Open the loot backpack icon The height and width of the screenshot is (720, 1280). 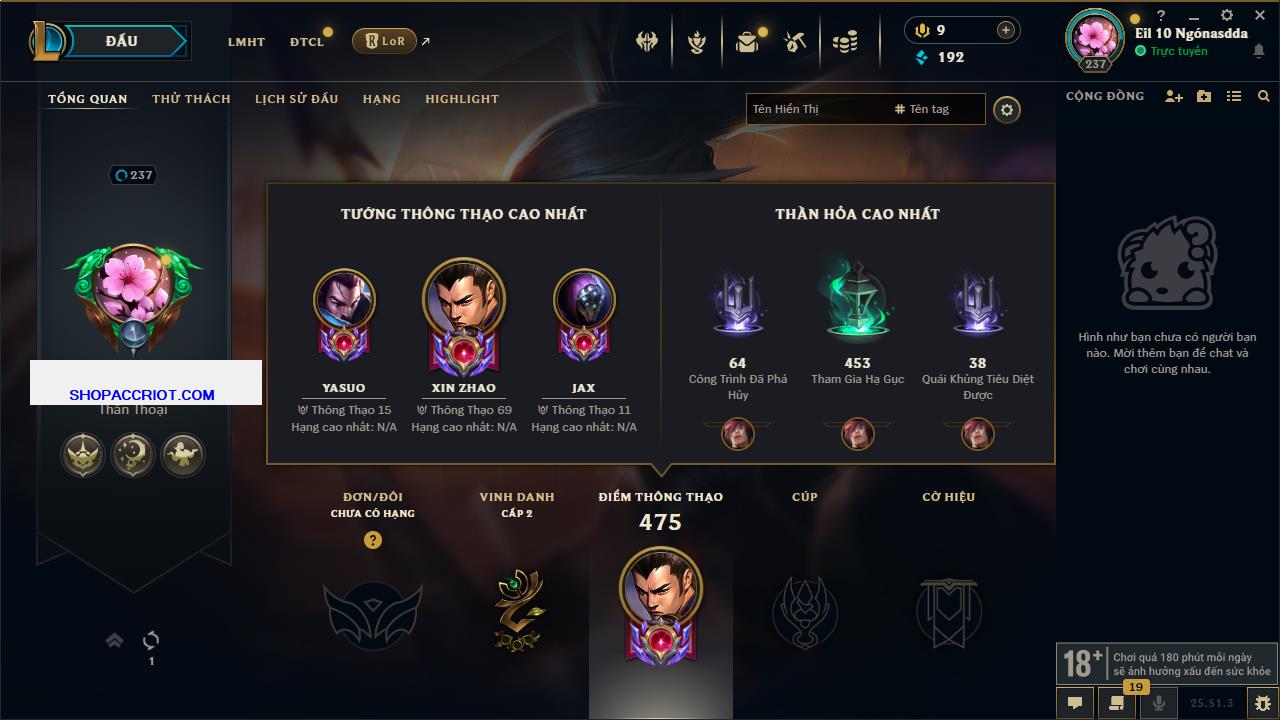747,42
